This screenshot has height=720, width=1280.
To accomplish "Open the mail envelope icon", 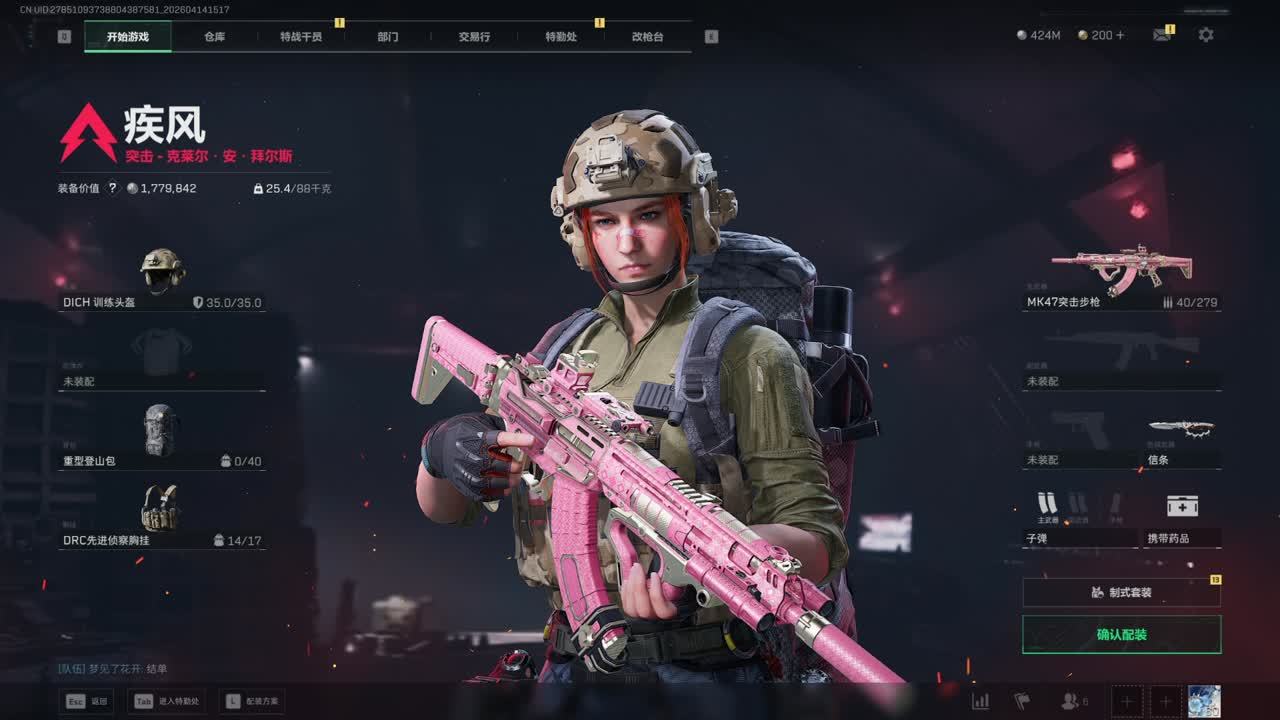I will (x=1161, y=35).
